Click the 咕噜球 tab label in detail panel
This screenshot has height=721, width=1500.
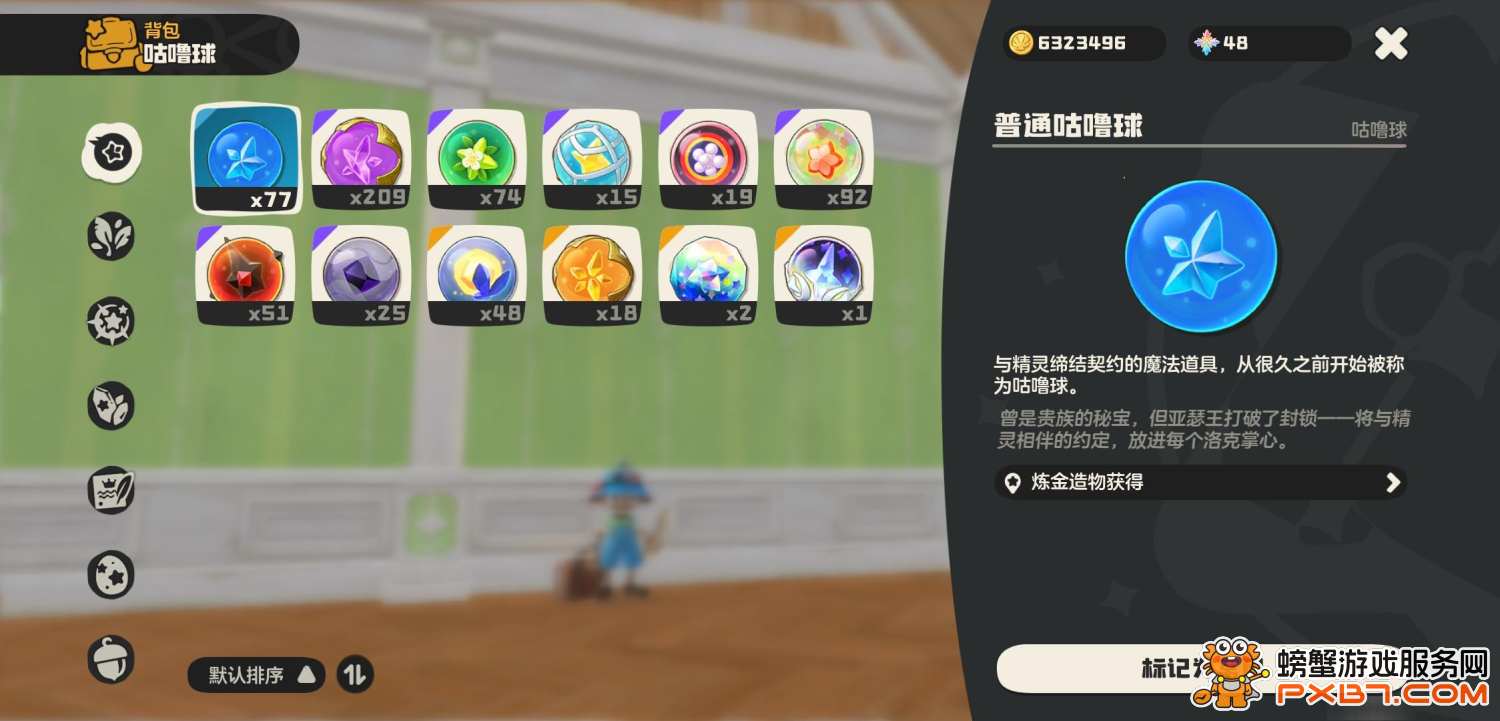point(1379,128)
